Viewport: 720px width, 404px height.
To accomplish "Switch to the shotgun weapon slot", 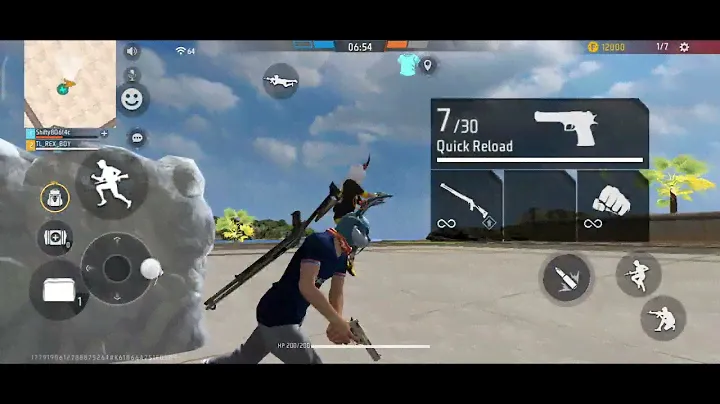I will tap(466, 204).
